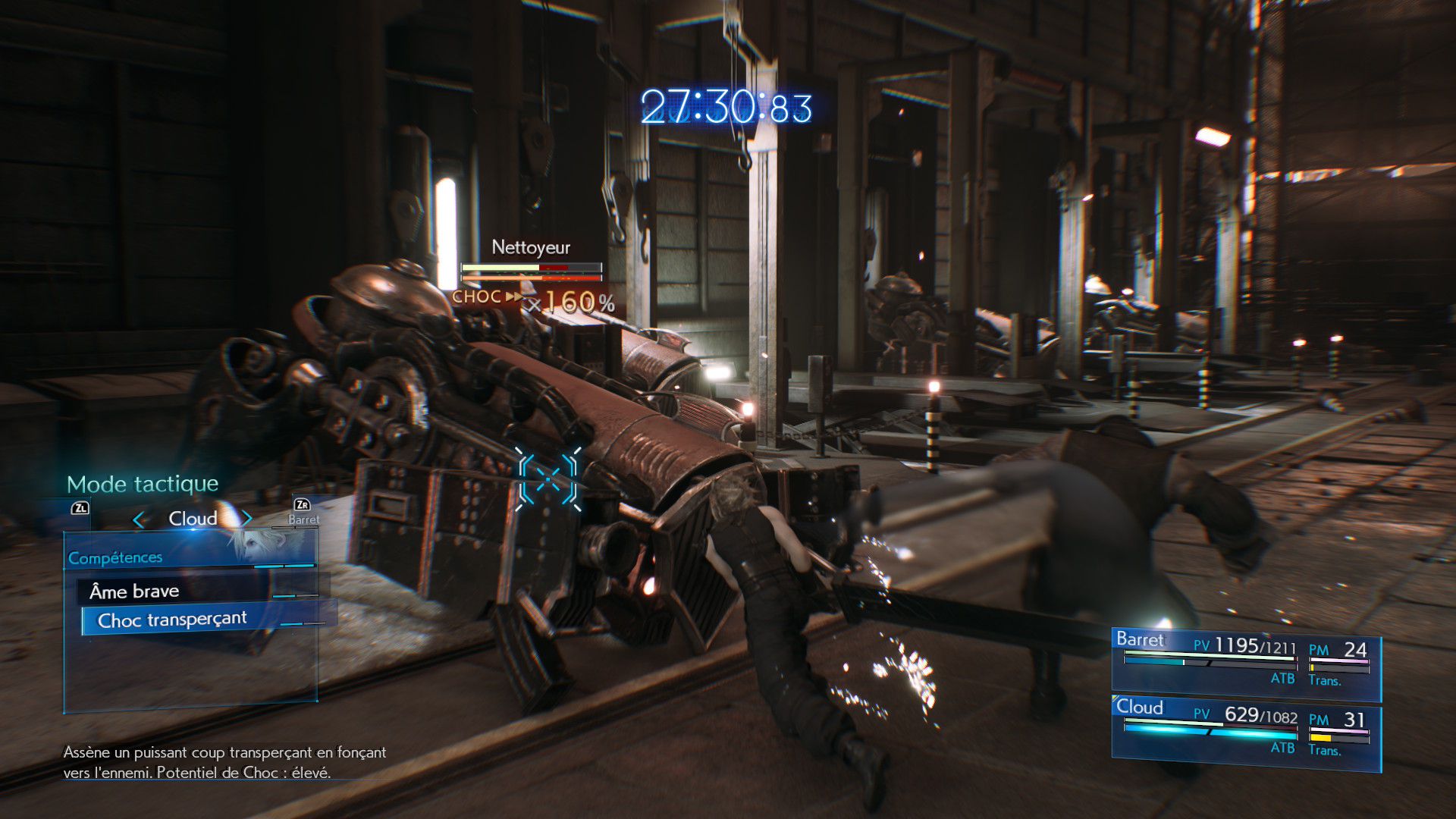Click the right arrow beside Cloud
Image resolution: width=1456 pixels, height=819 pixels.
click(246, 519)
